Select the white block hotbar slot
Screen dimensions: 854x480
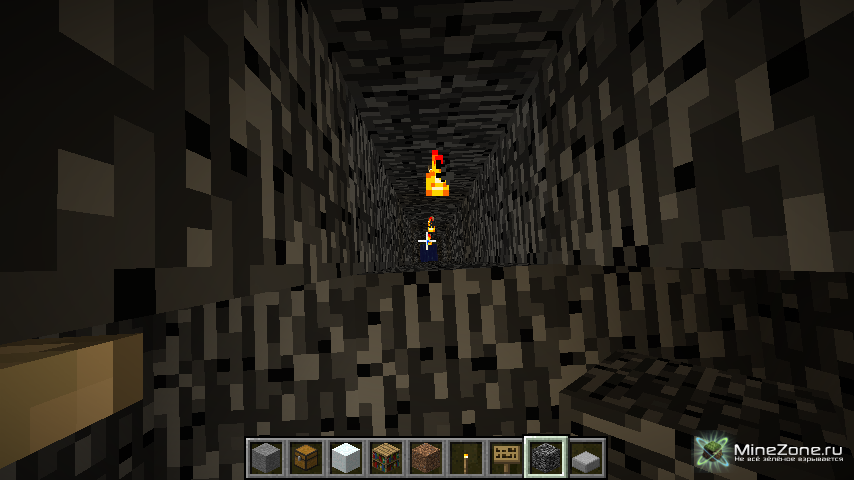tap(346, 457)
